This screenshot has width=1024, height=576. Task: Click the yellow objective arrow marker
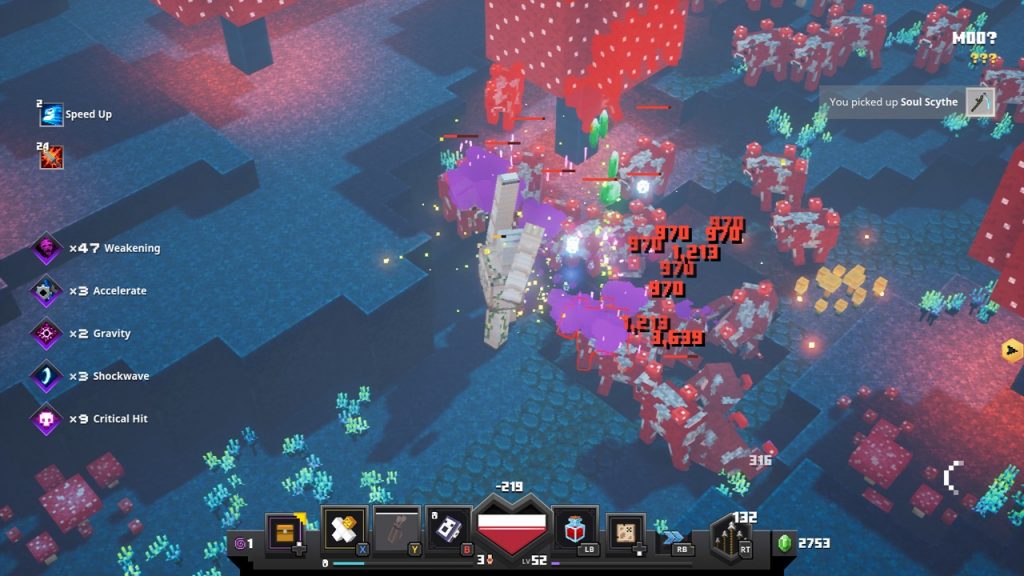coord(1011,350)
